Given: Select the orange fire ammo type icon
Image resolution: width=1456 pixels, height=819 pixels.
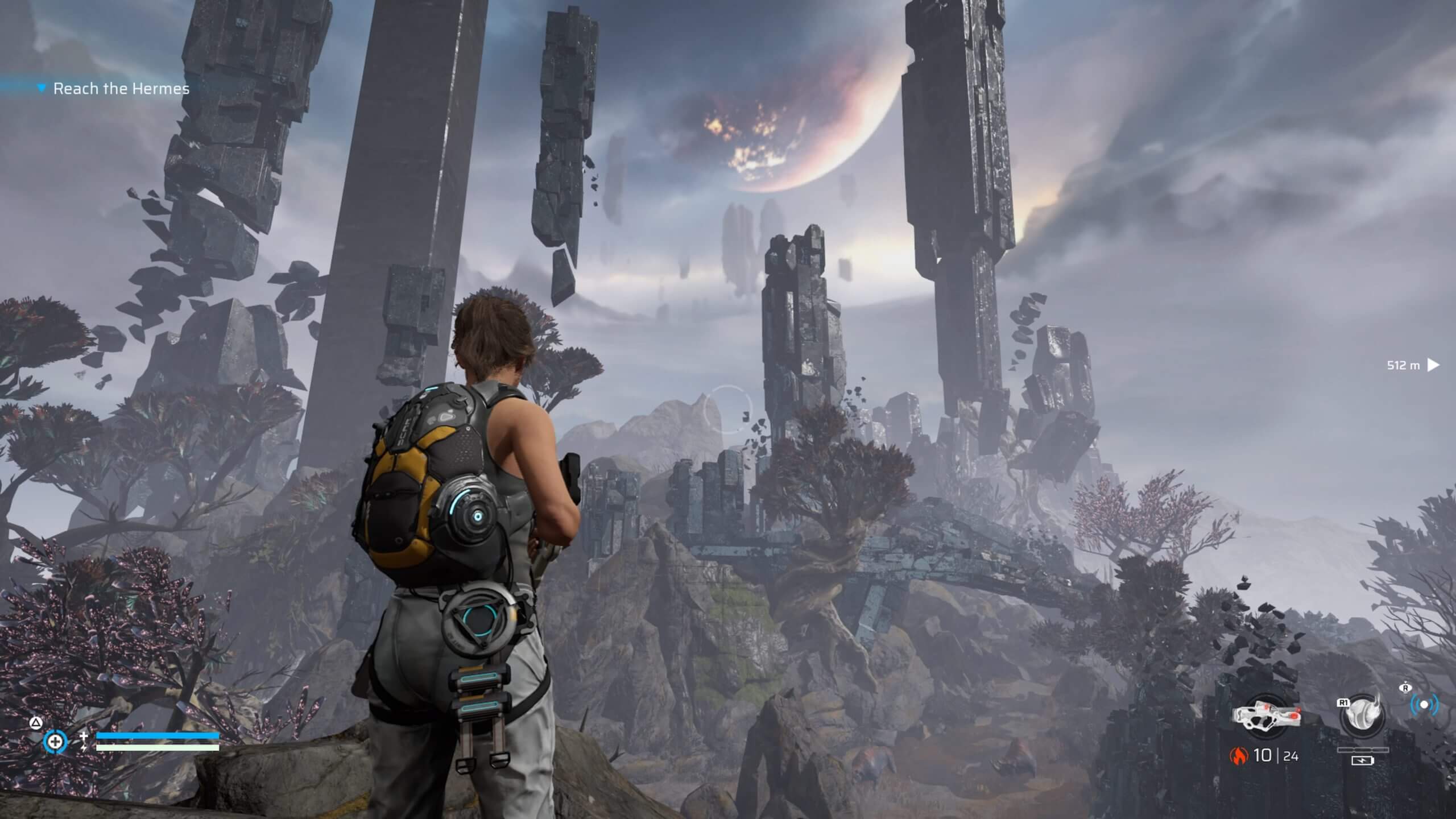Looking at the screenshot, I should coord(1238,755).
